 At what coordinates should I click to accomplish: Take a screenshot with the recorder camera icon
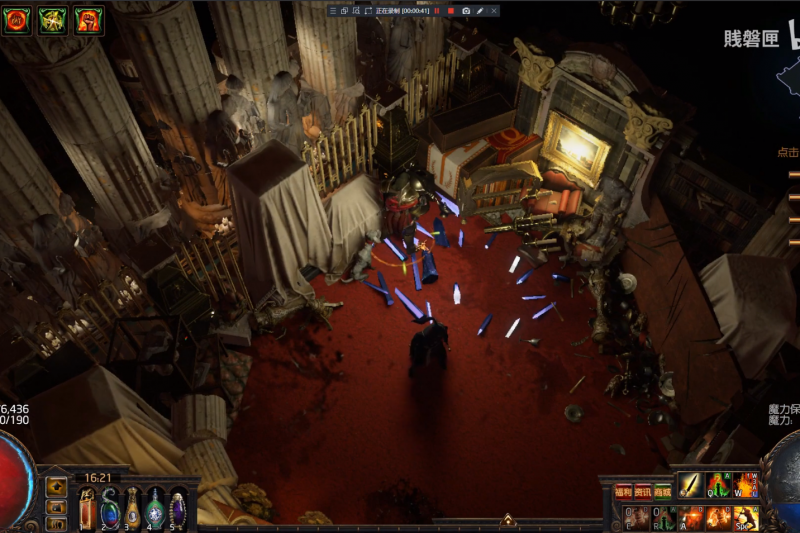pos(466,10)
